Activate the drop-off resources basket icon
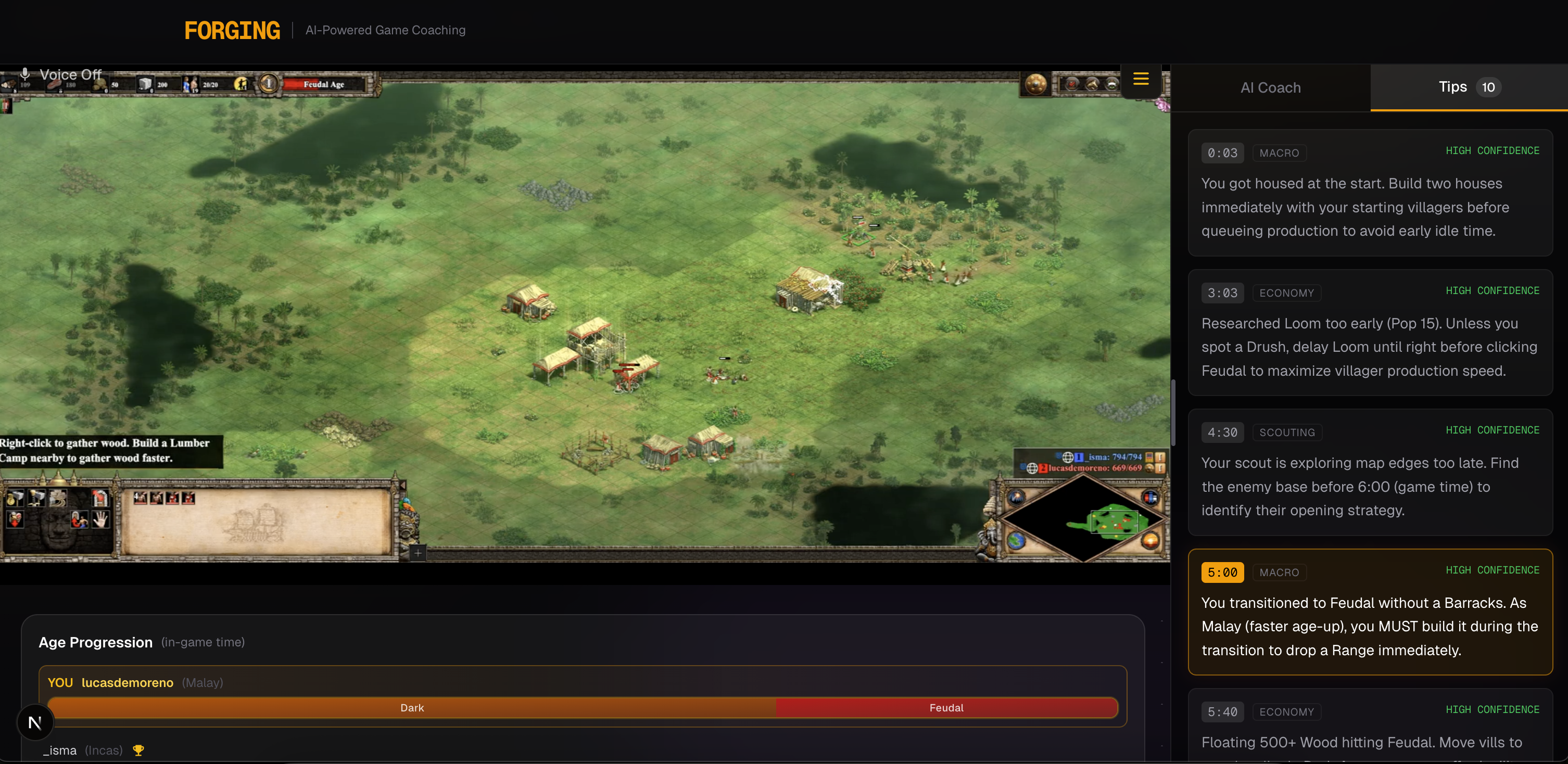This screenshot has height=764, width=1568. point(15,519)
